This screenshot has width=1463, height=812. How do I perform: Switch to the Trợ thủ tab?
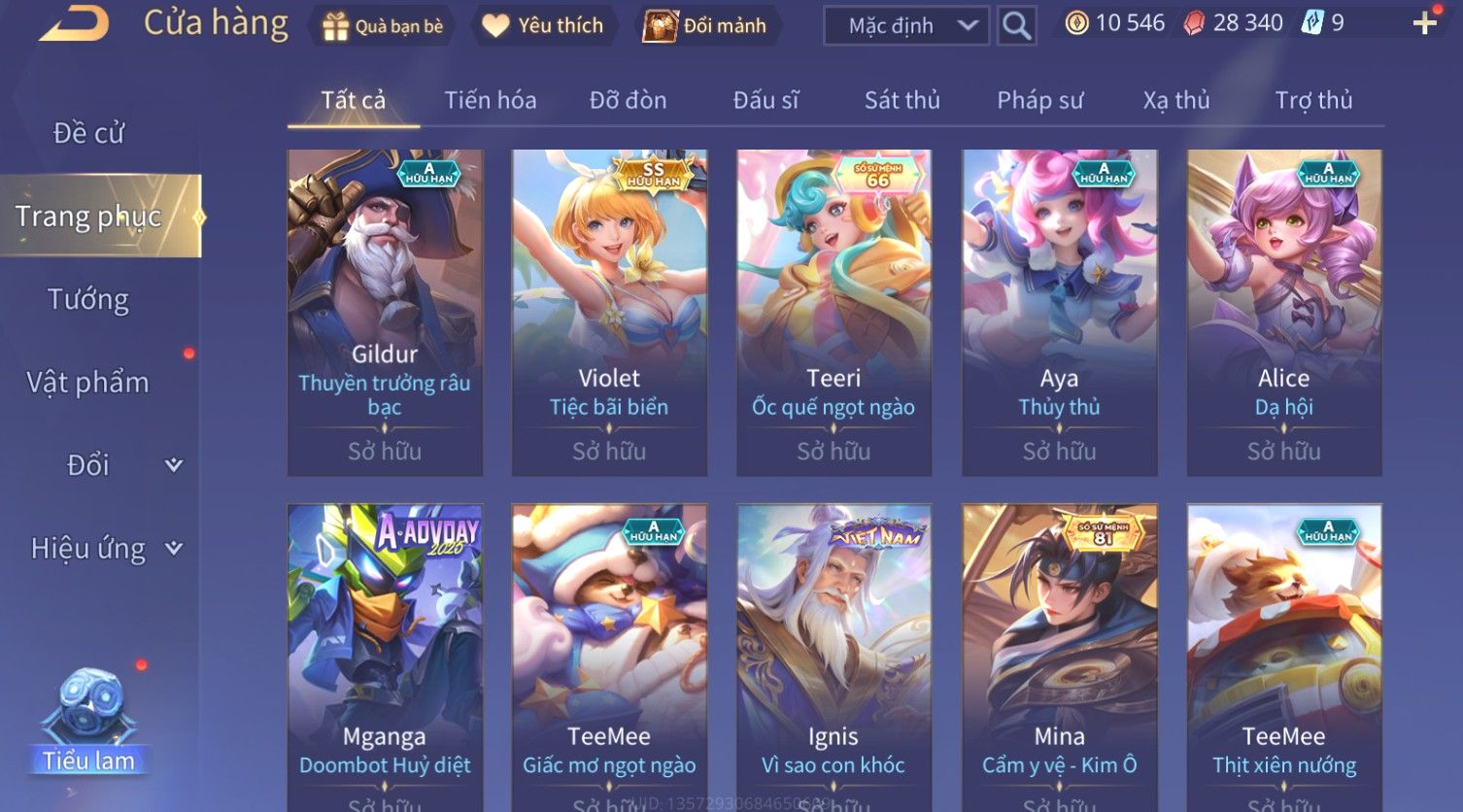pos(1313,100)
